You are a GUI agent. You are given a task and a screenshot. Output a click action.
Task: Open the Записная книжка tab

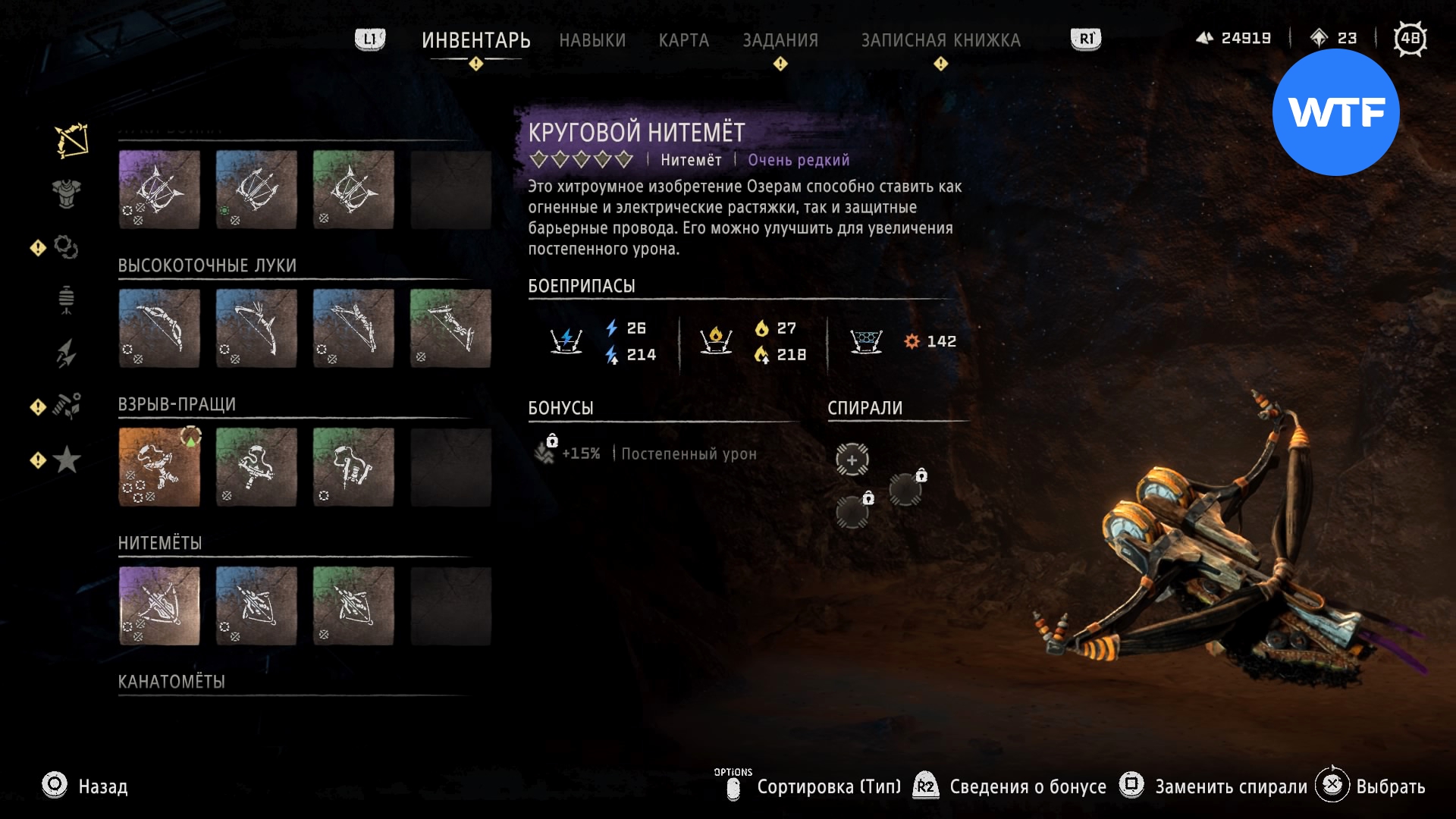coord(940,40)
